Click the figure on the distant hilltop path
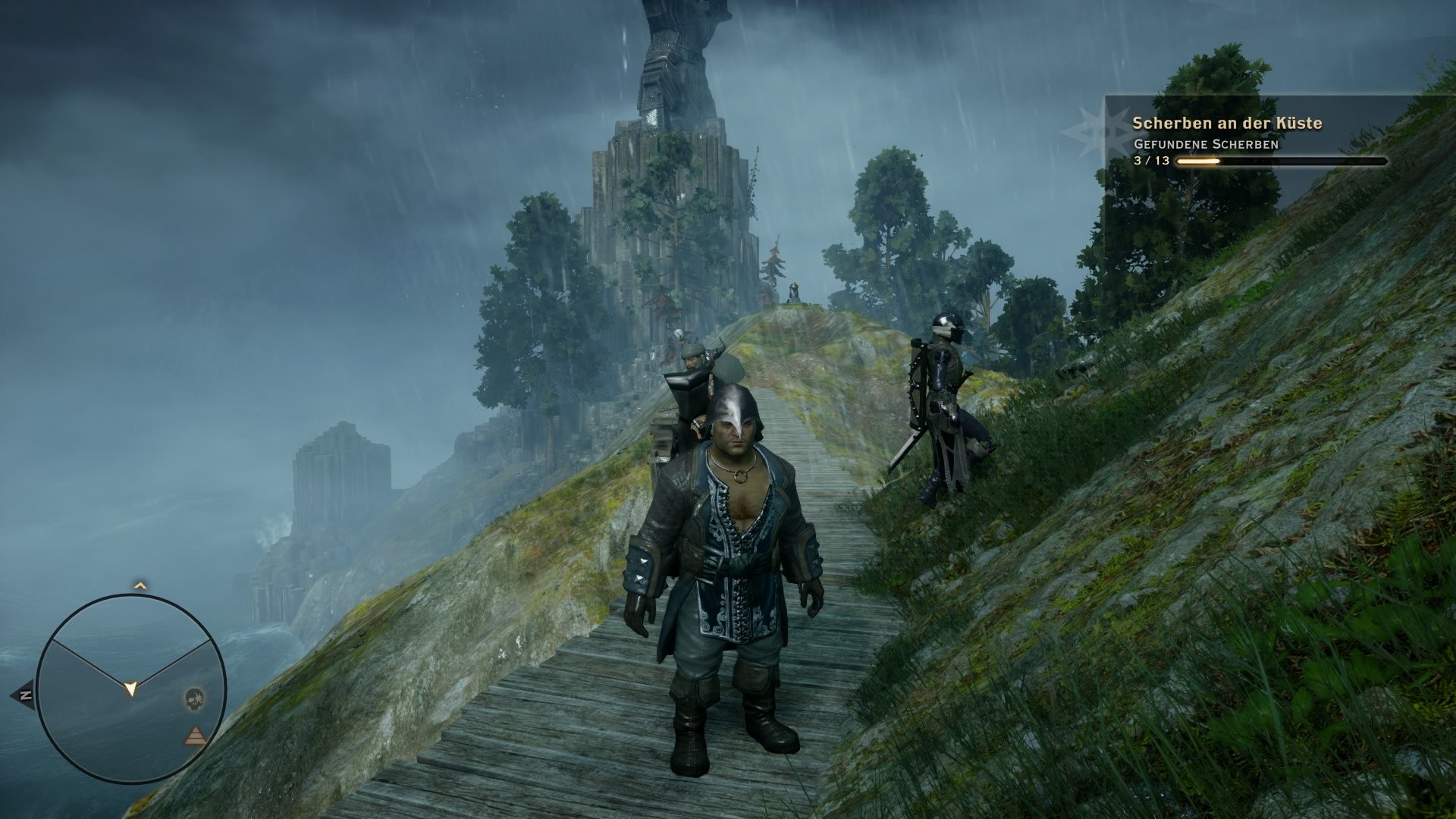1456x819 pixels. pos(792,292)
